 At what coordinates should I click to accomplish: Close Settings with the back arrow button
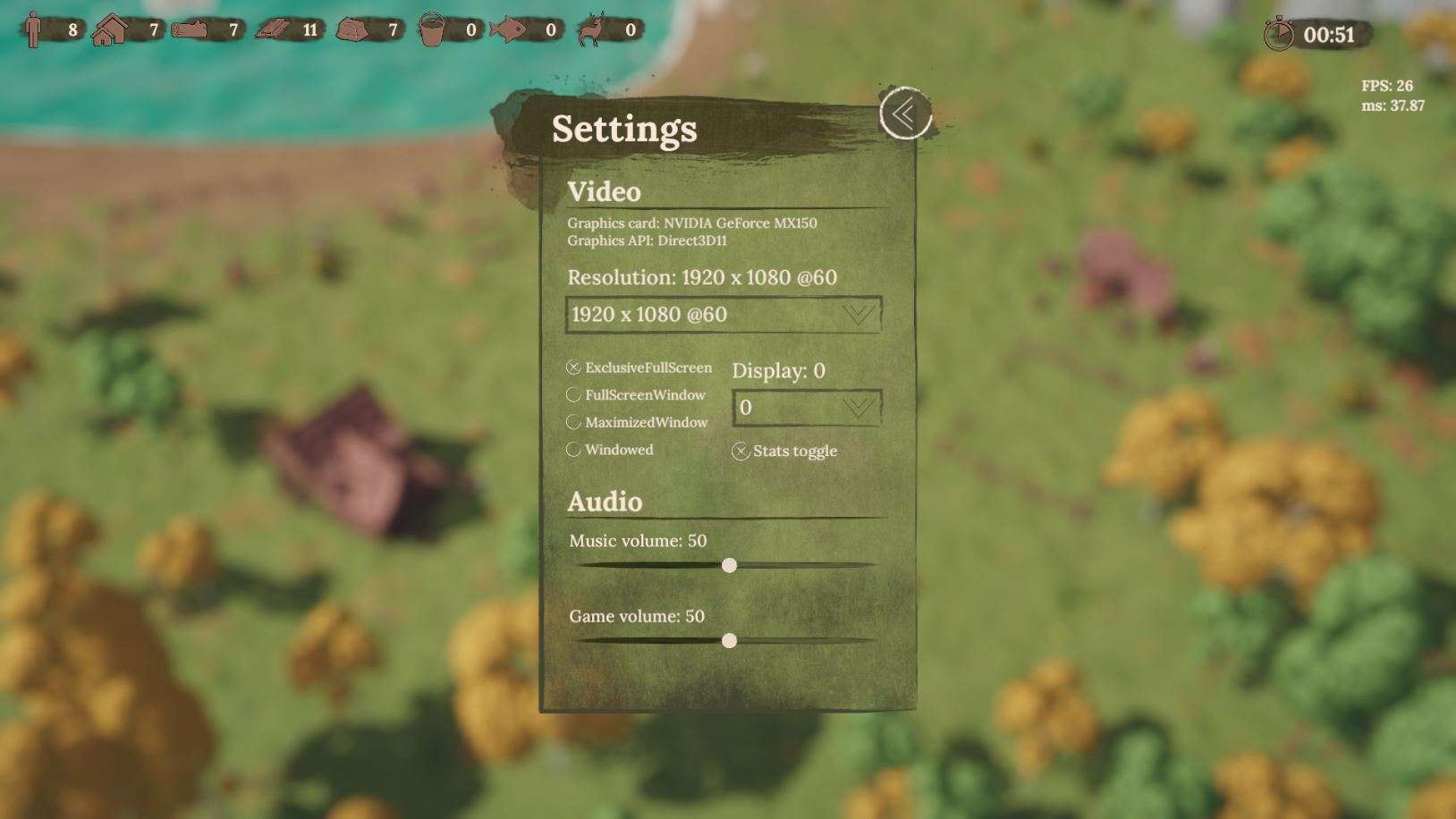pos(904,114)
